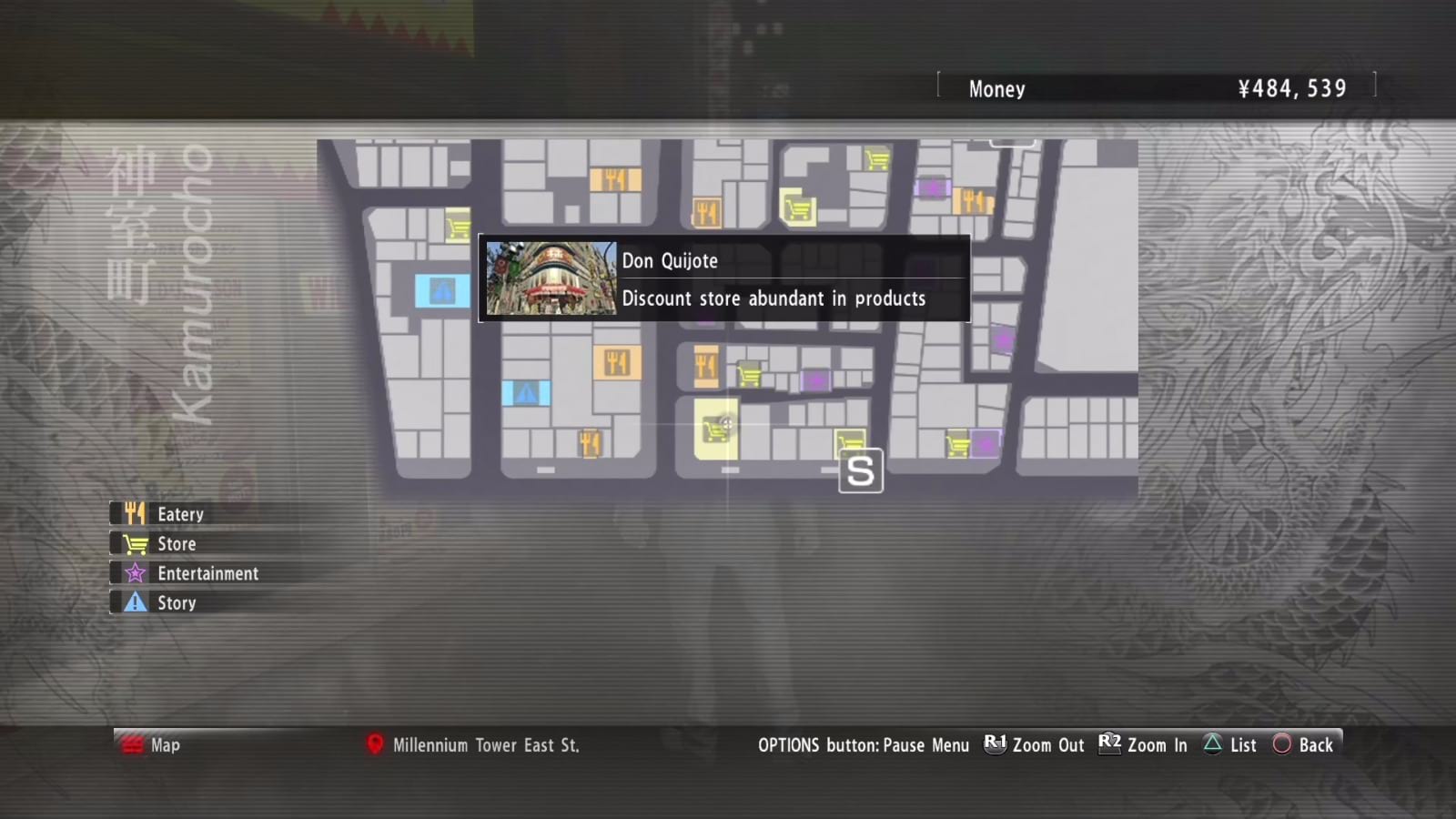Select the Map icon in the bottom bar
This screenshot has width=1456, height=819.
[133, 744]
